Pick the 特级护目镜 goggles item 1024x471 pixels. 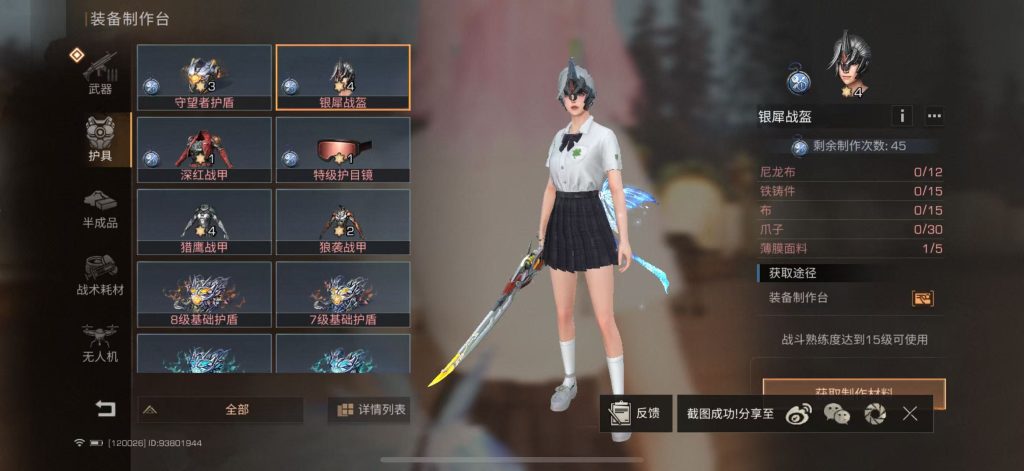point(343,149)
